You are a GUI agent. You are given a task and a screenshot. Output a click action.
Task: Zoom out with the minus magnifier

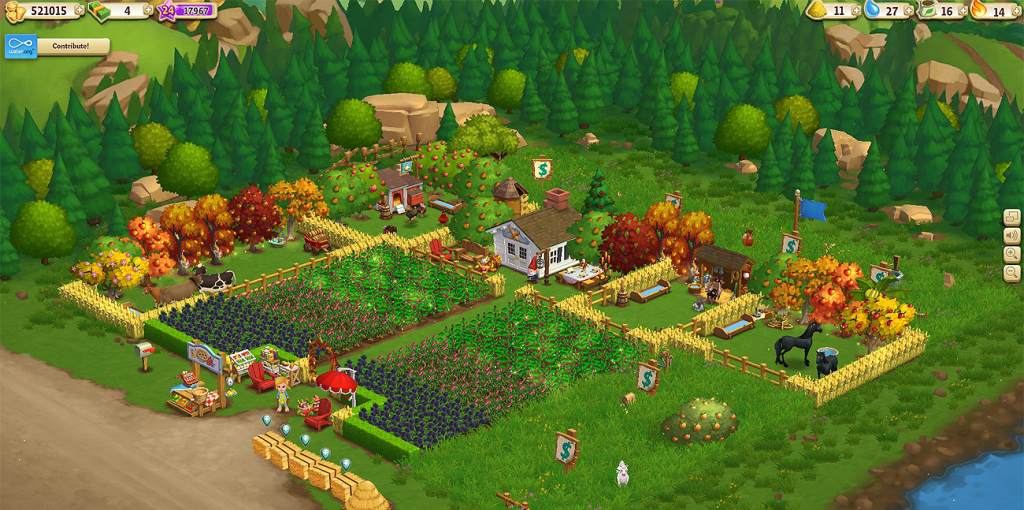coord(1012,273)
